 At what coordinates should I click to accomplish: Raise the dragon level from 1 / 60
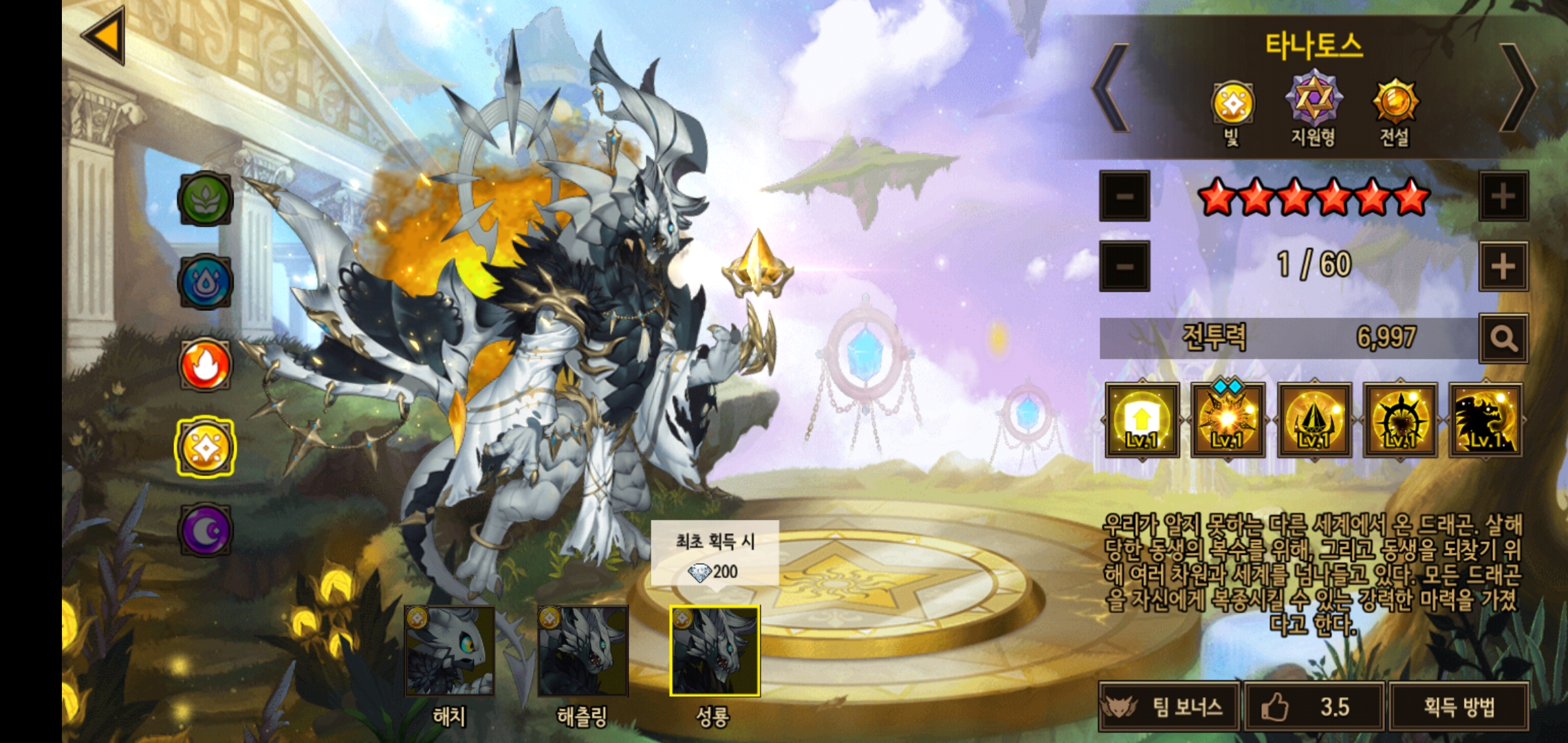(x=1503, y=266)
